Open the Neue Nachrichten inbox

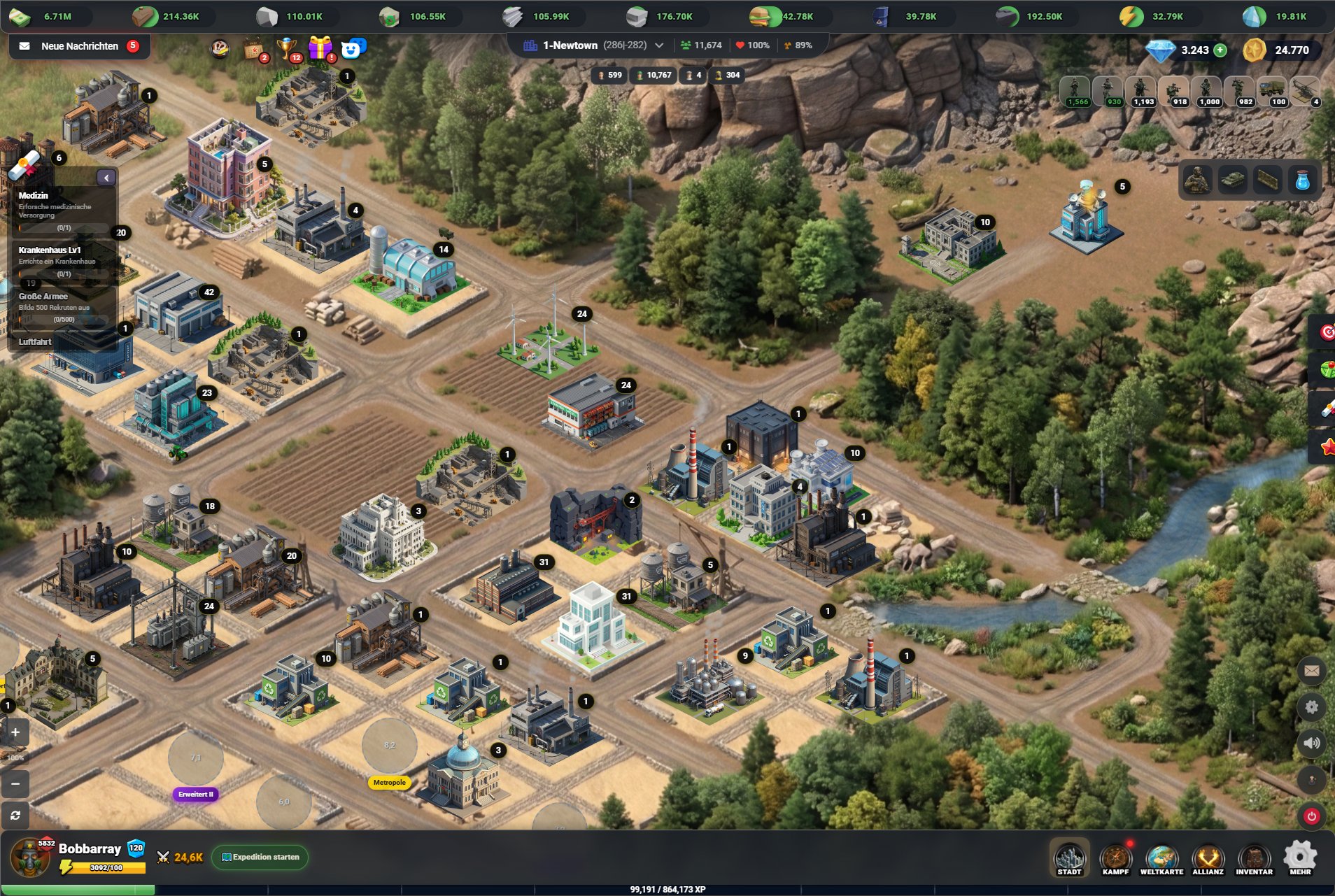tap(80, 46)
